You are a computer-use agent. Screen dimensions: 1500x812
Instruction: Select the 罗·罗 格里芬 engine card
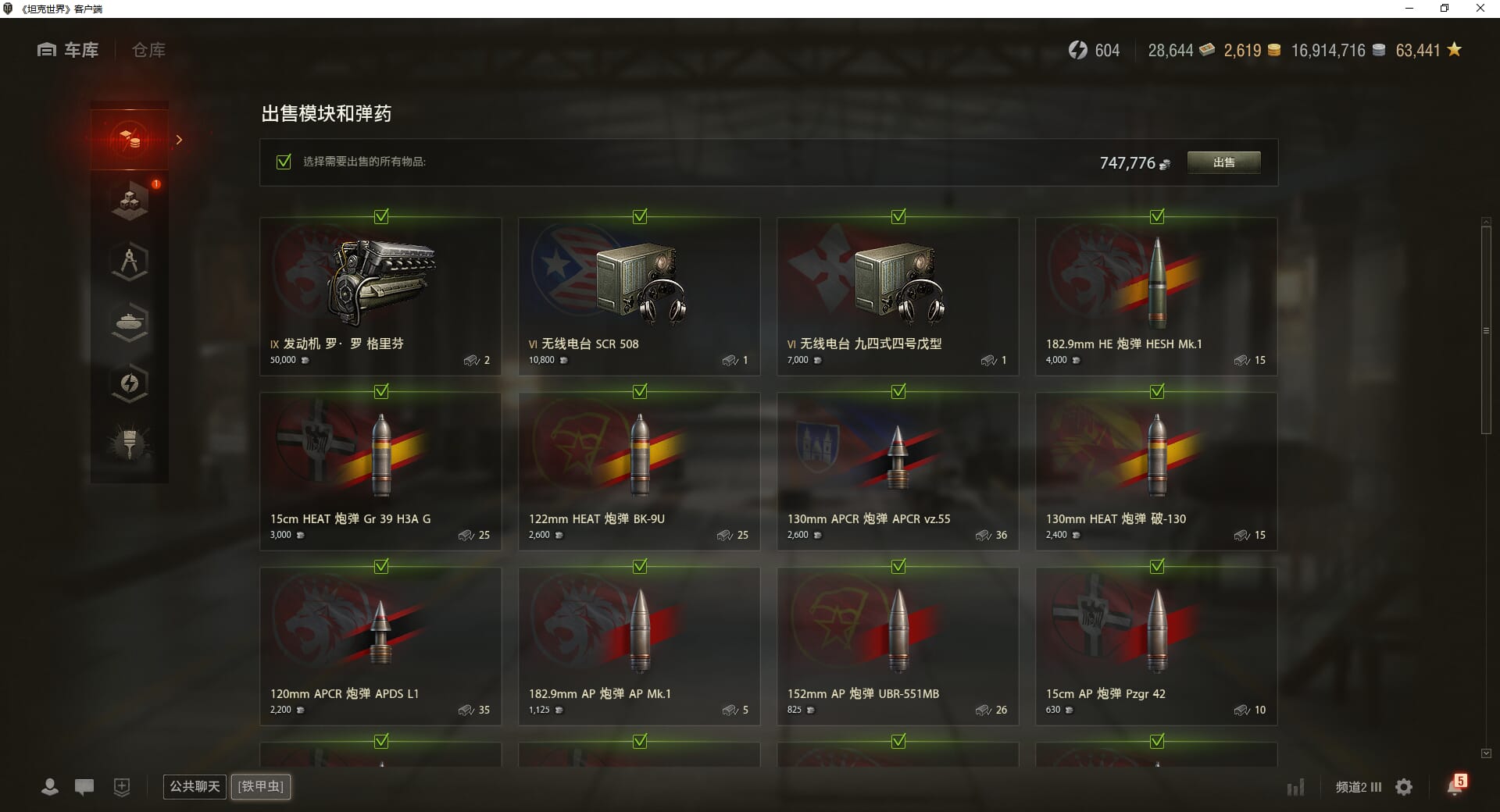380,296
